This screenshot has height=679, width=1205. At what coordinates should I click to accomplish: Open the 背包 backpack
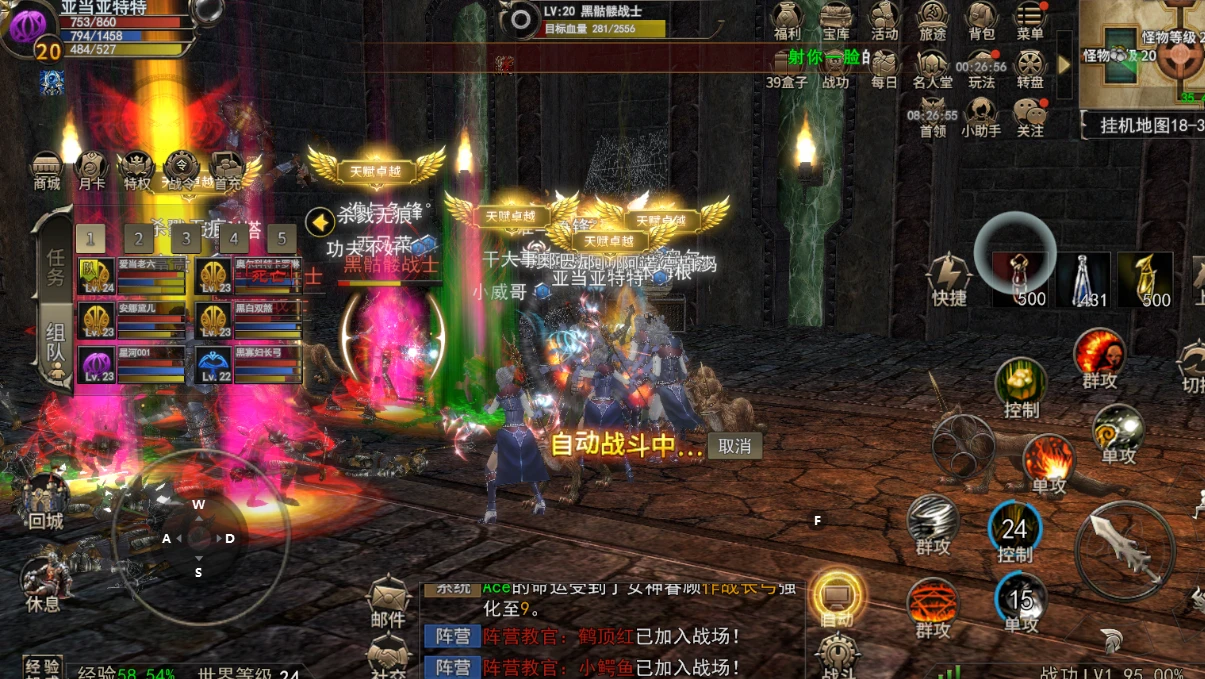tap(981, 20)
